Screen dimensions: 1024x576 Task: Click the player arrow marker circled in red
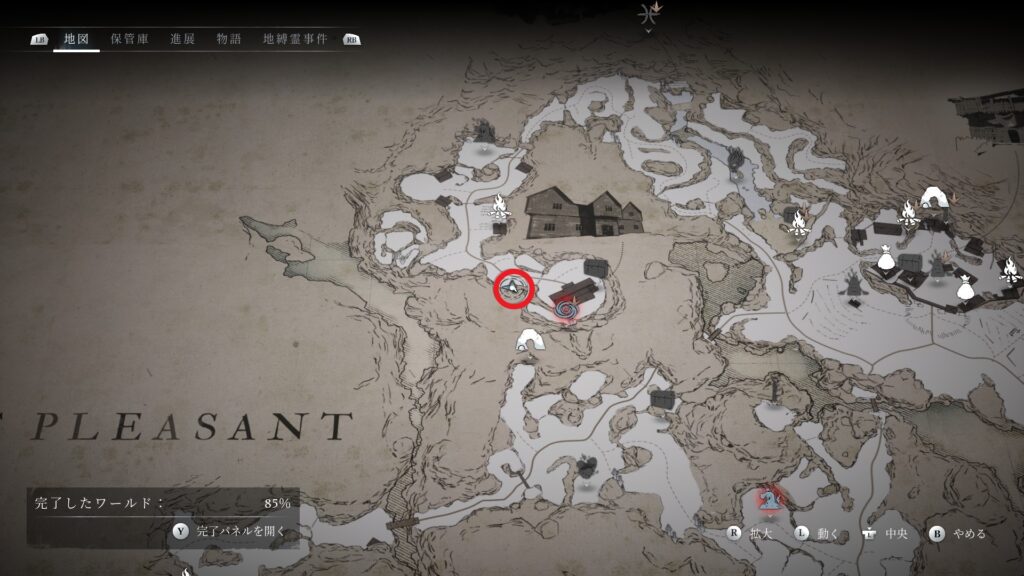click(513, 289)
